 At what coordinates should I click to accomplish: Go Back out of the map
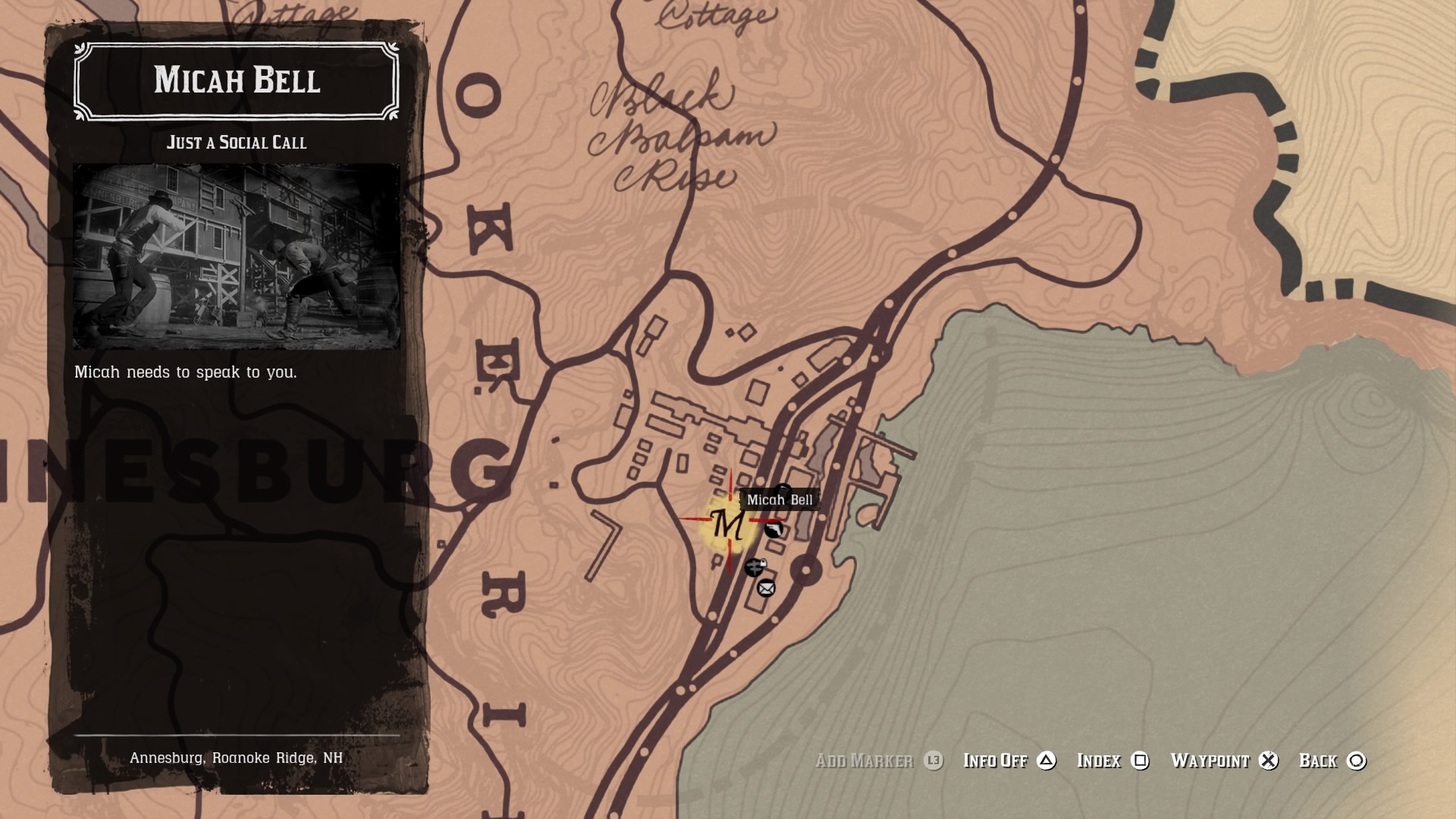click(1318, 761)
